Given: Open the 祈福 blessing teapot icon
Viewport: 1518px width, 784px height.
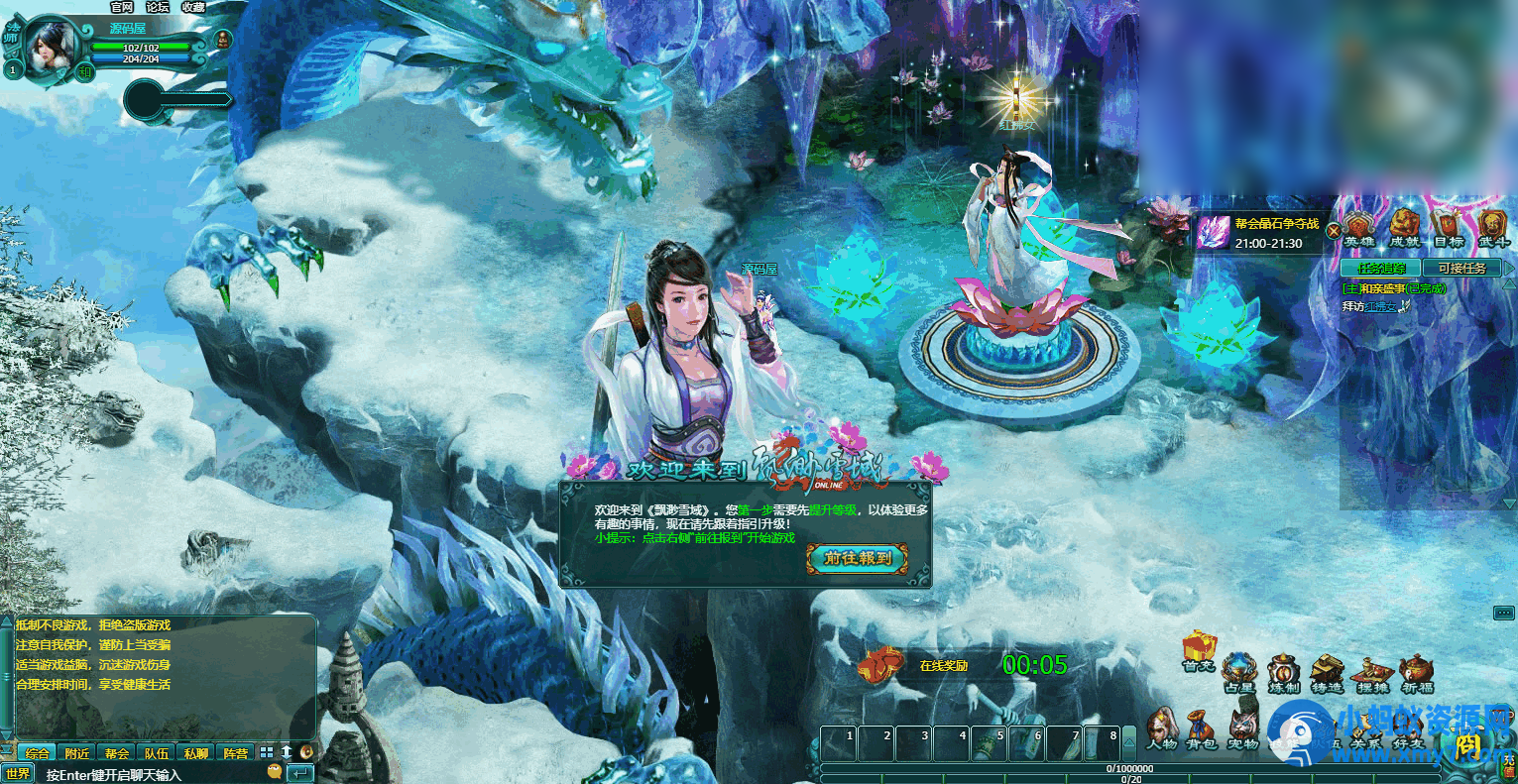Looking at the screenshot, I should (x=1416, y=670).
